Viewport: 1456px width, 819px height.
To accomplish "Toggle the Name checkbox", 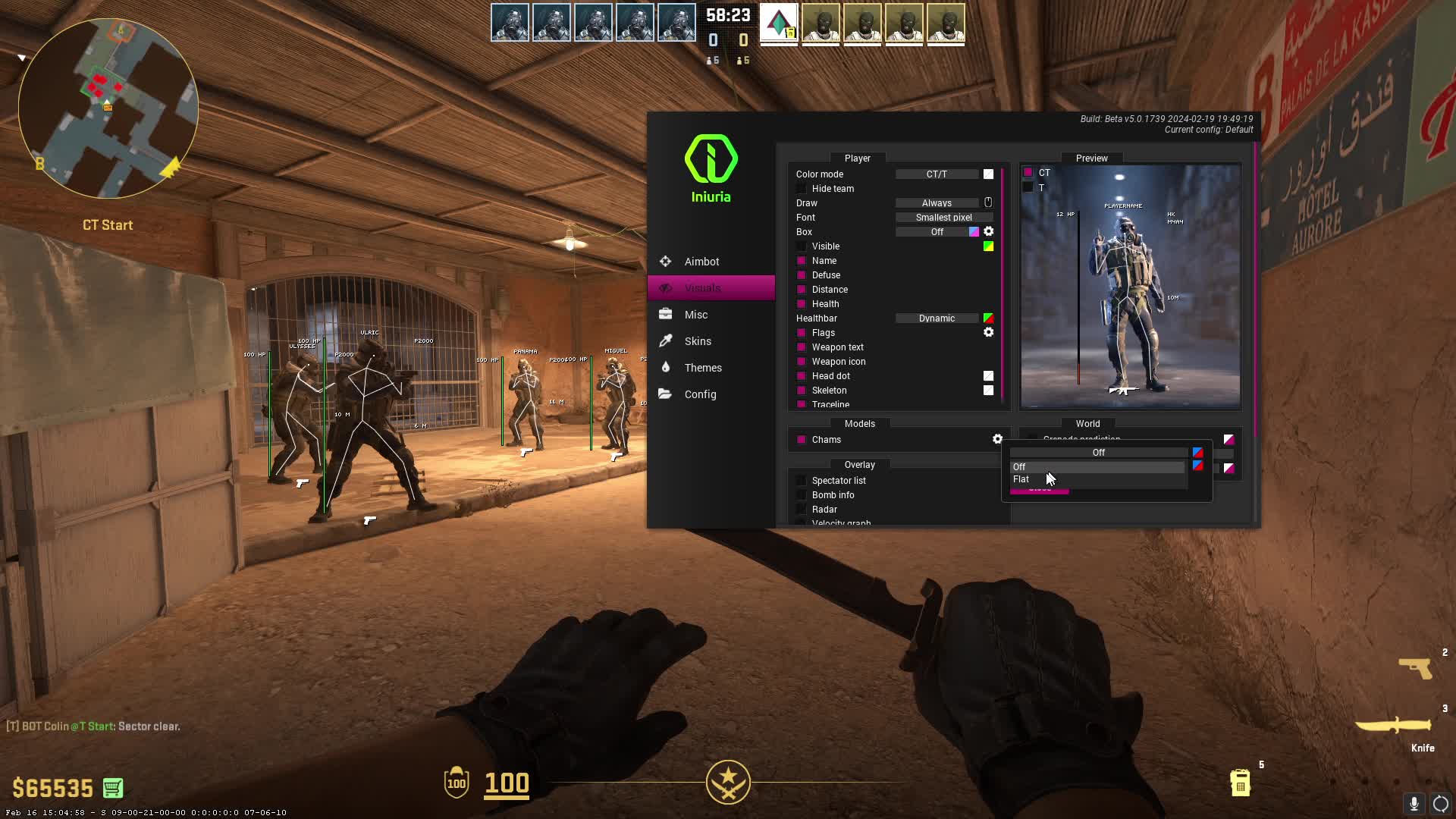I will pos(802,261).
